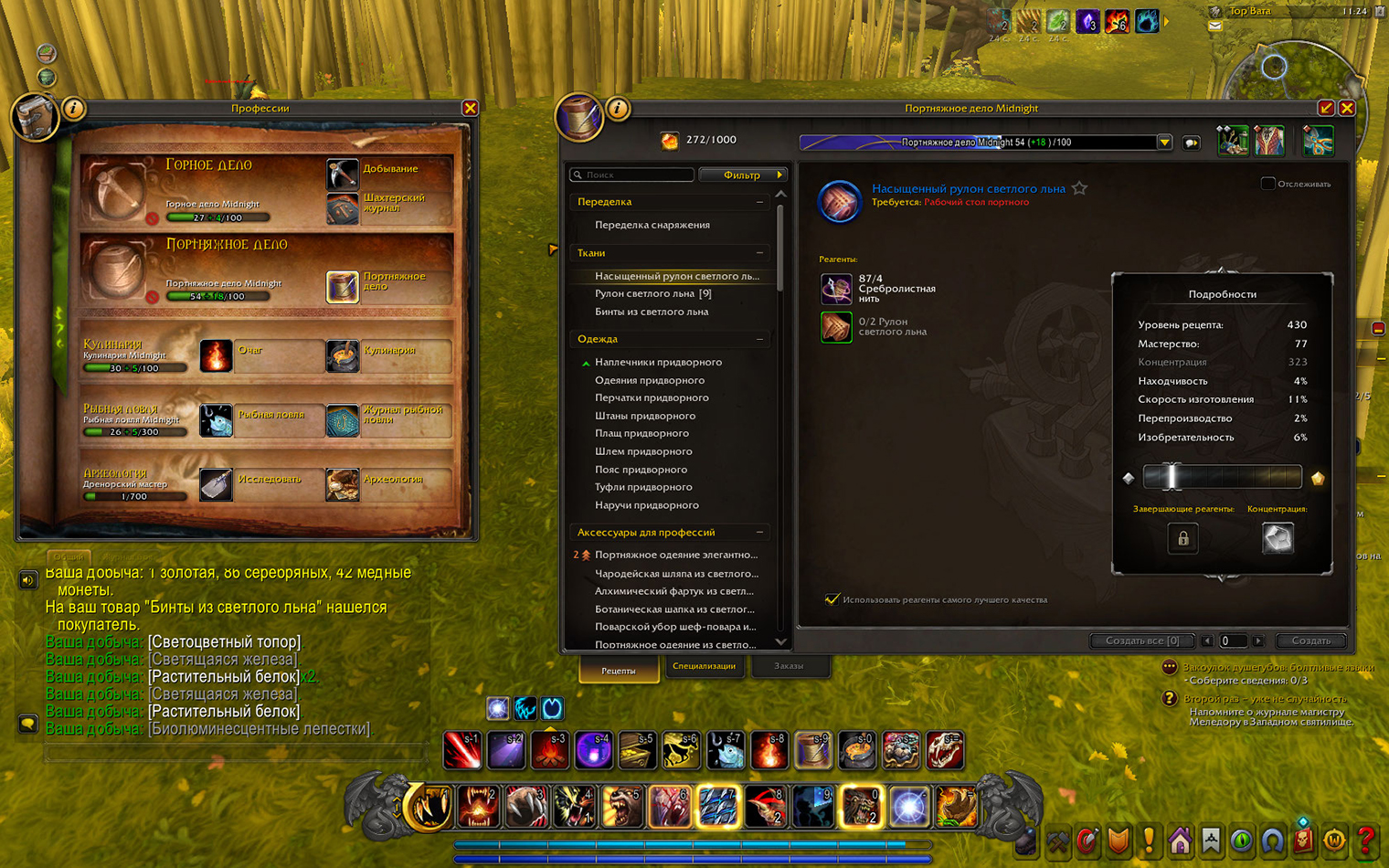
Task: Click the Создать craft button
Action: tap(1310, 640)
